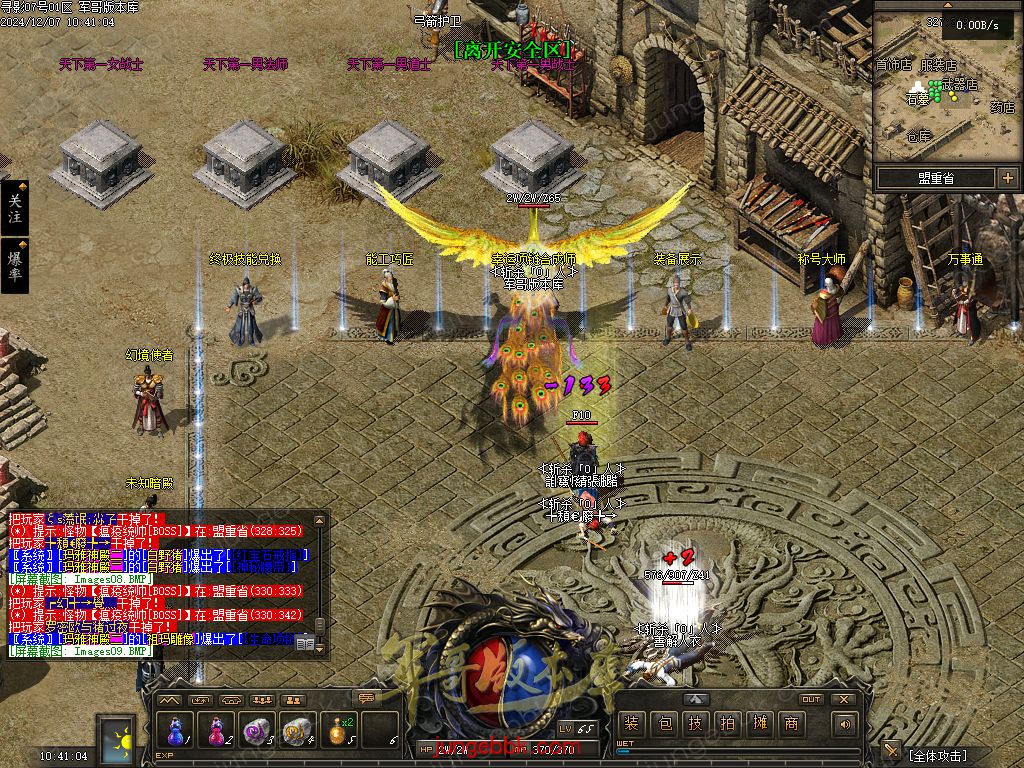1024x768 pixels.
Task: Use the blue potion in slot 1
Action: pyautogui.click(x=178, y=731)
